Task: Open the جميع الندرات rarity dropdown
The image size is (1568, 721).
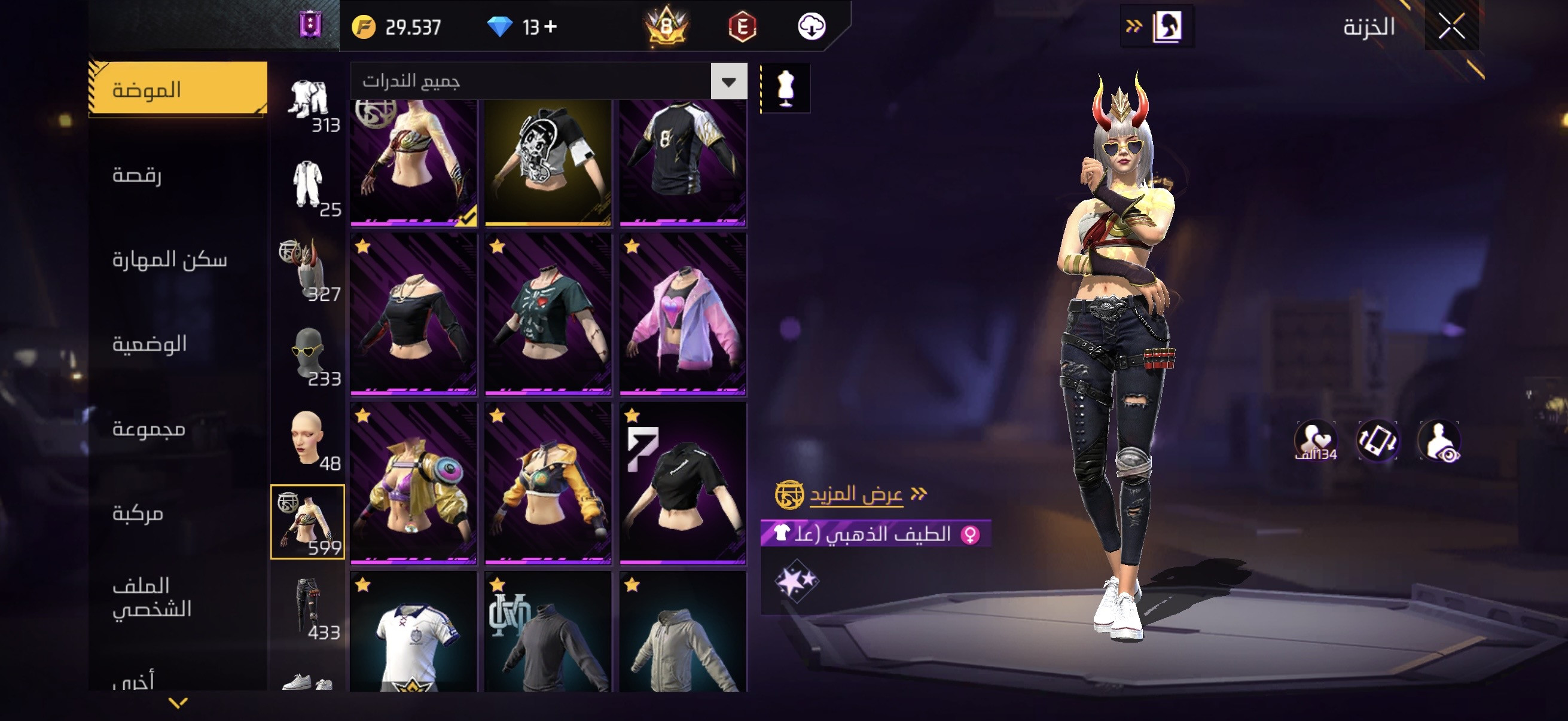Action: click(x=728, y=81)
